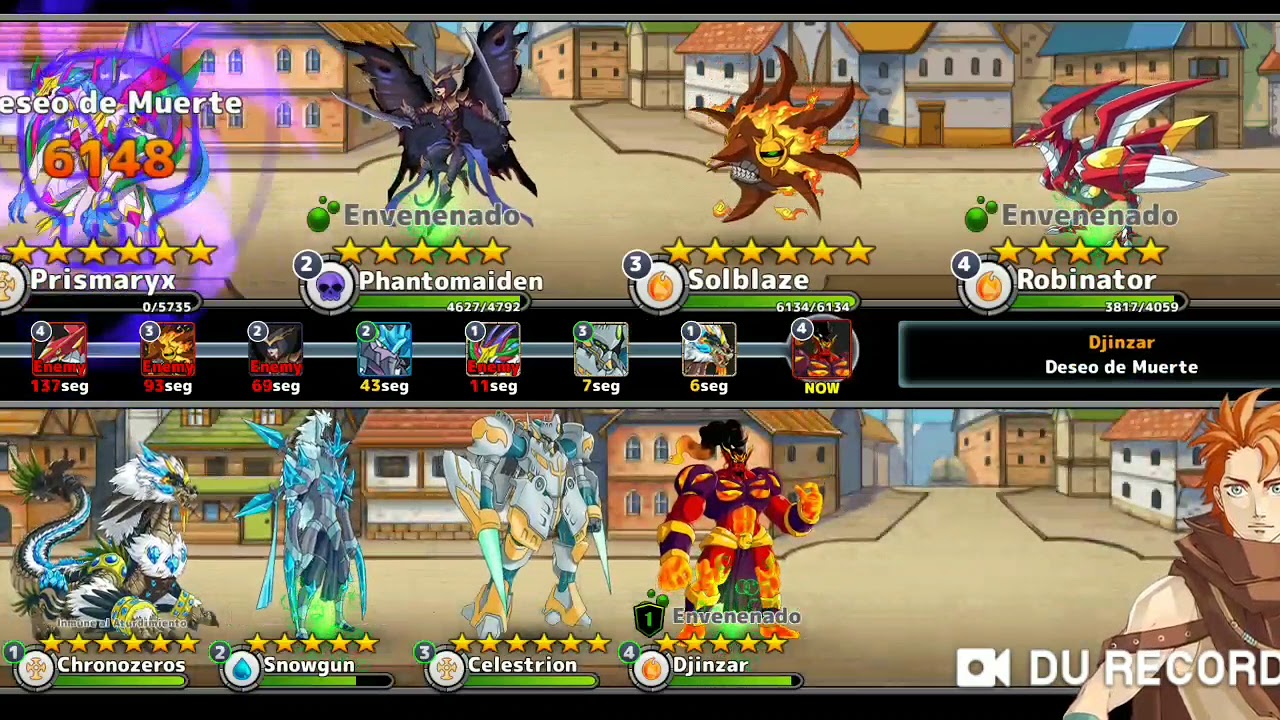
Task: Select the 7seg turn order portrait
Action: tap(600, 350)
